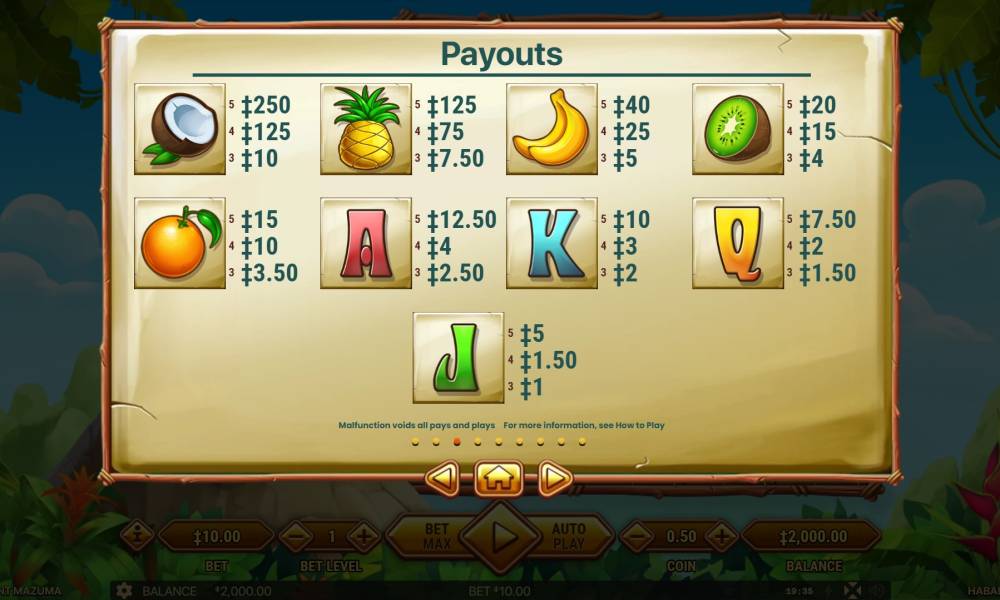This screenshot has width=1000, height=600.
Task: Open the info button beside the bet
Action: 137,537
